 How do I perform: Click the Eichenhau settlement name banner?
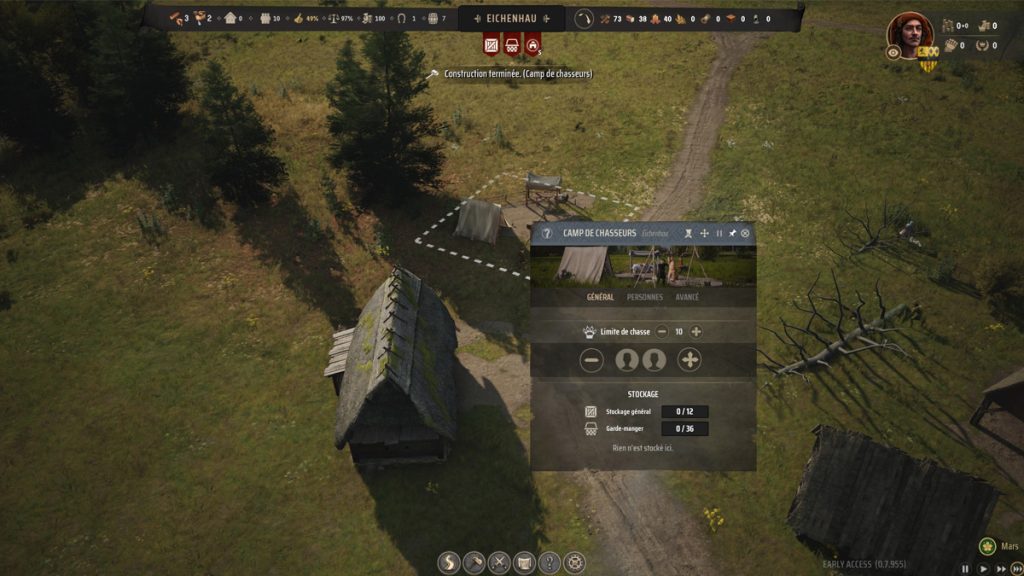[x=512, y=18]
